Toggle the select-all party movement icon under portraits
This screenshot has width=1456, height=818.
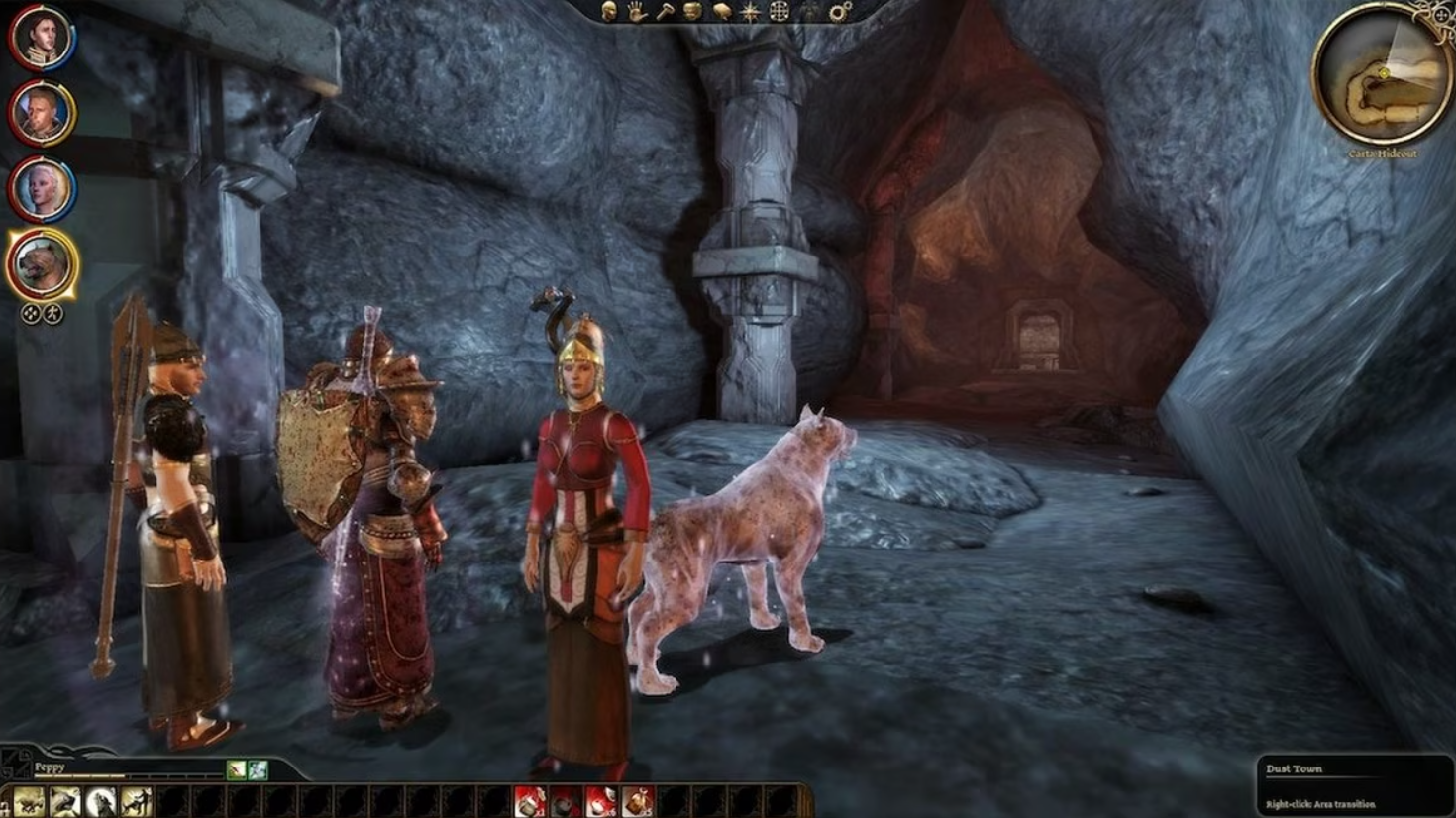coord(31,313)
